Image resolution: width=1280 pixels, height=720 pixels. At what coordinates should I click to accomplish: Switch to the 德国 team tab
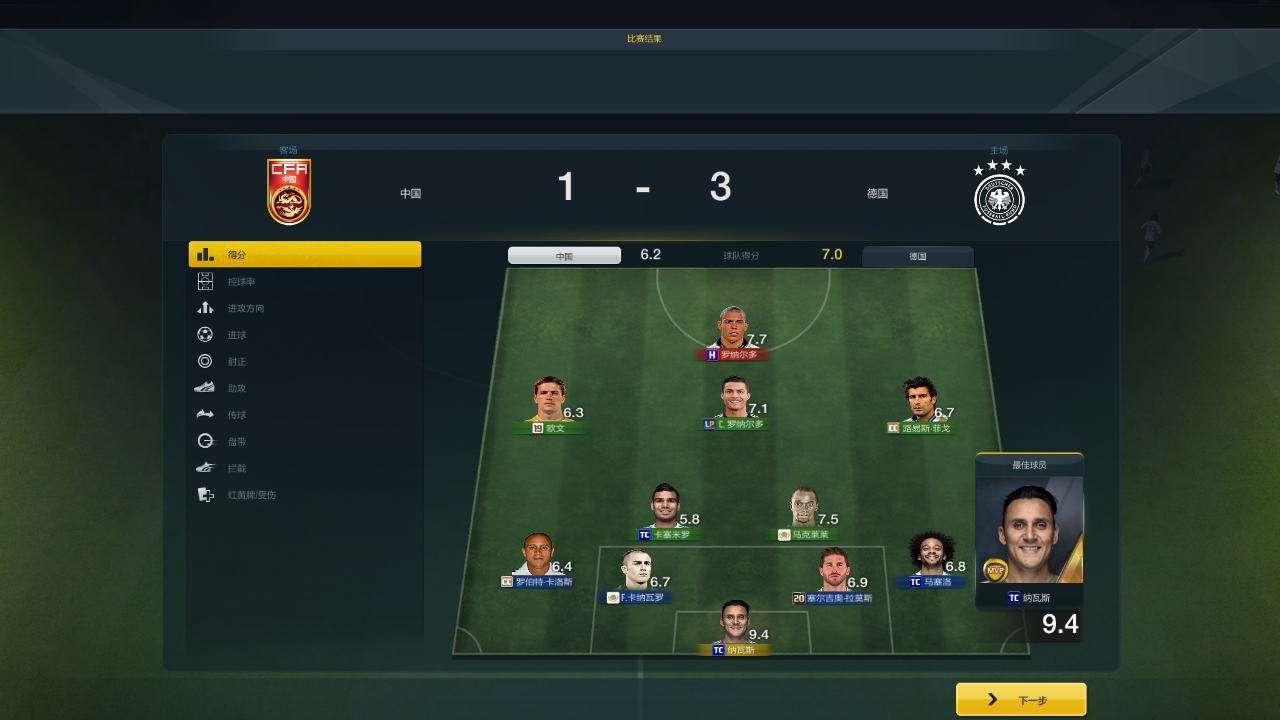coord(917,256)
